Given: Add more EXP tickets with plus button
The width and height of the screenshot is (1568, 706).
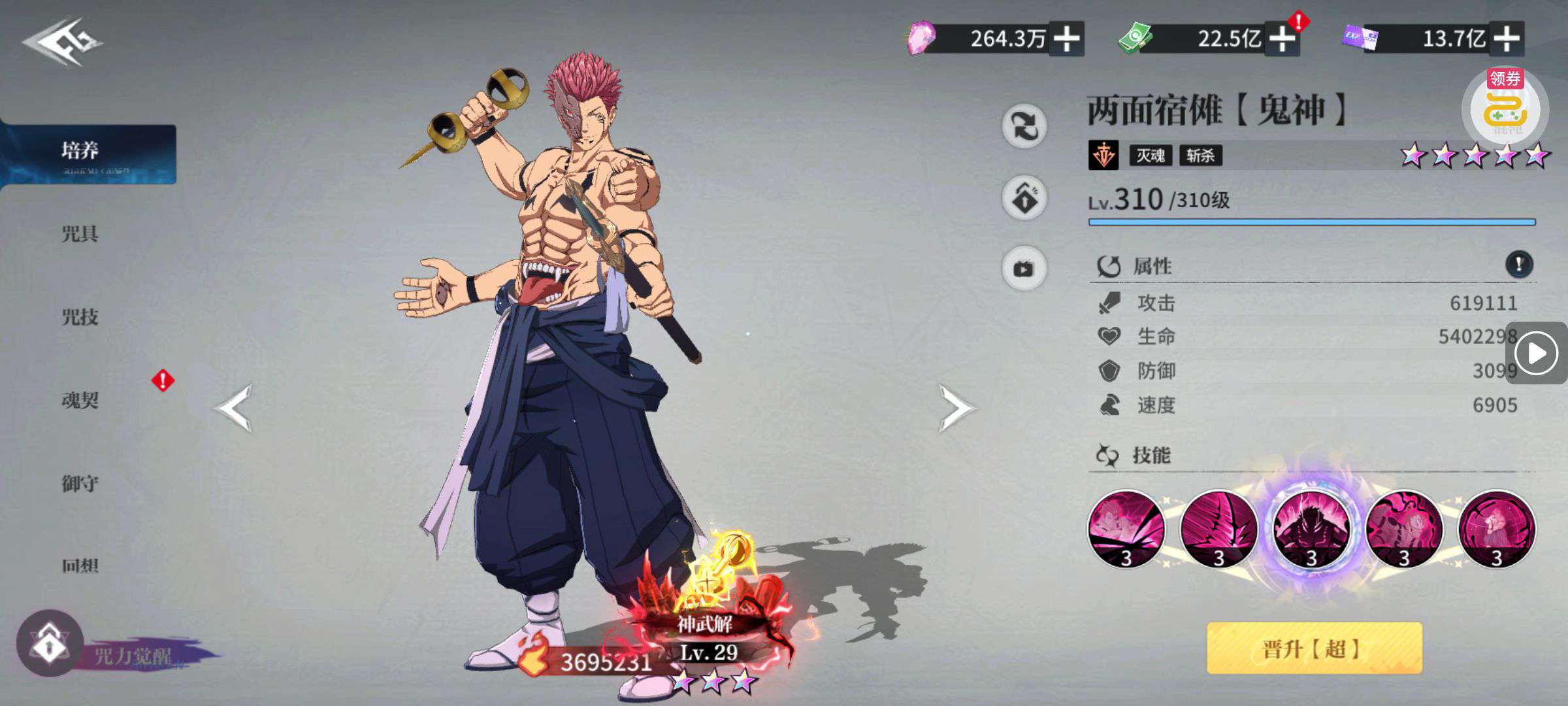Looking at the screenshot, I should tap(1506, 39).
